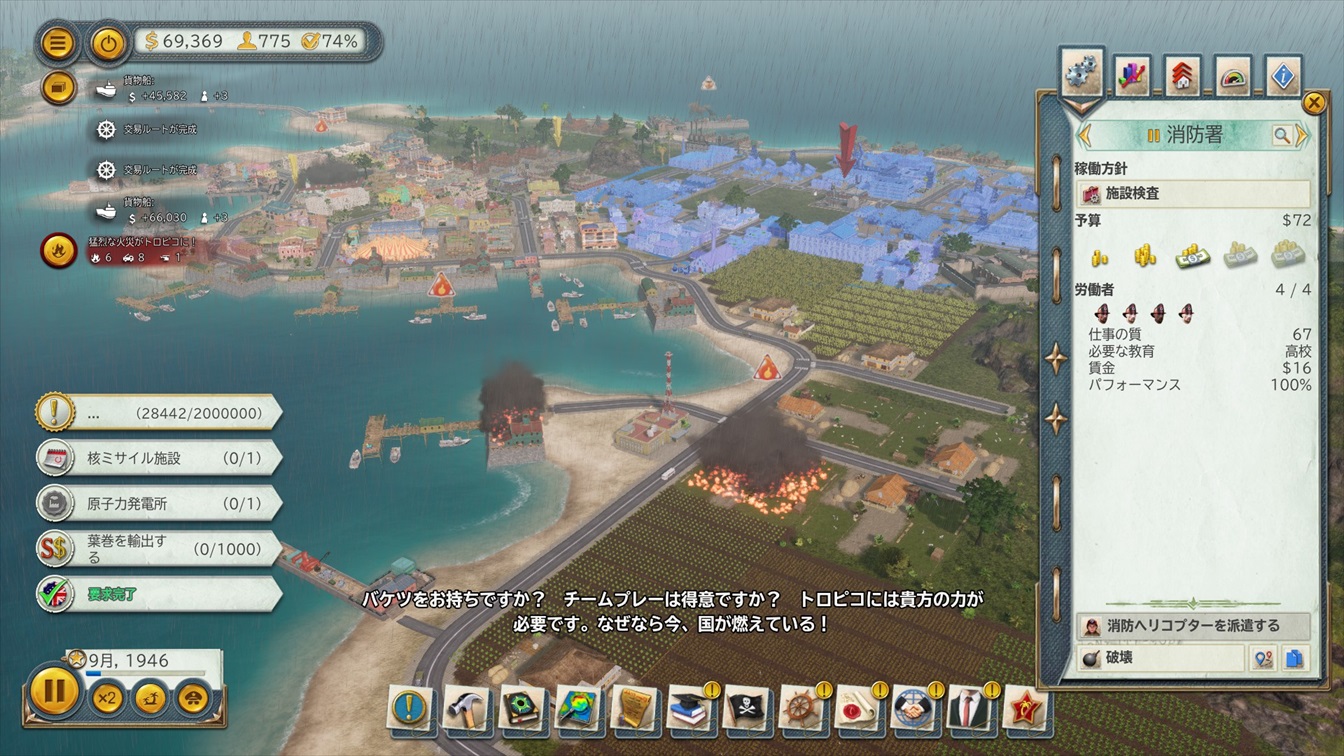The height and width of the screenshot is (756, 1344).
Task: Set game speed to x2
Action: pyautogui.click(x=107, y=696)
